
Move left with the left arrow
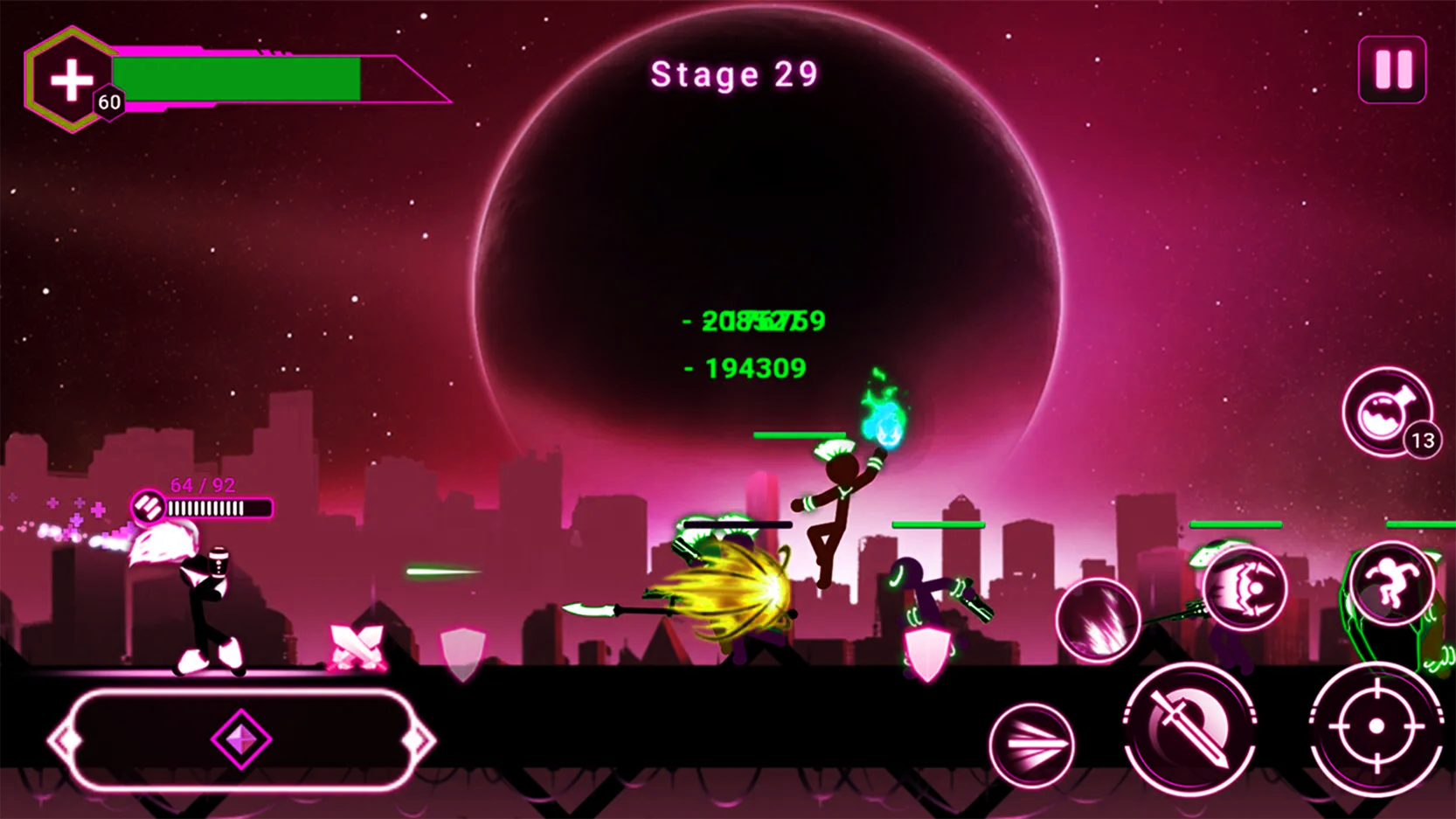coord(63,741)
